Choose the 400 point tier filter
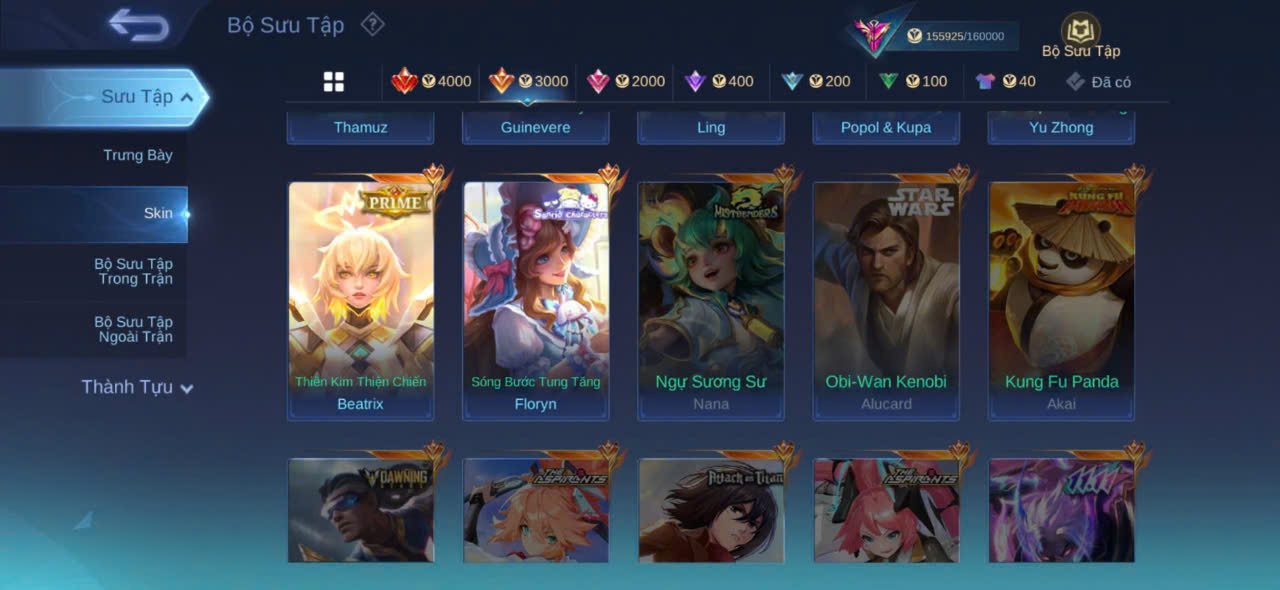 tap(719, 81)
